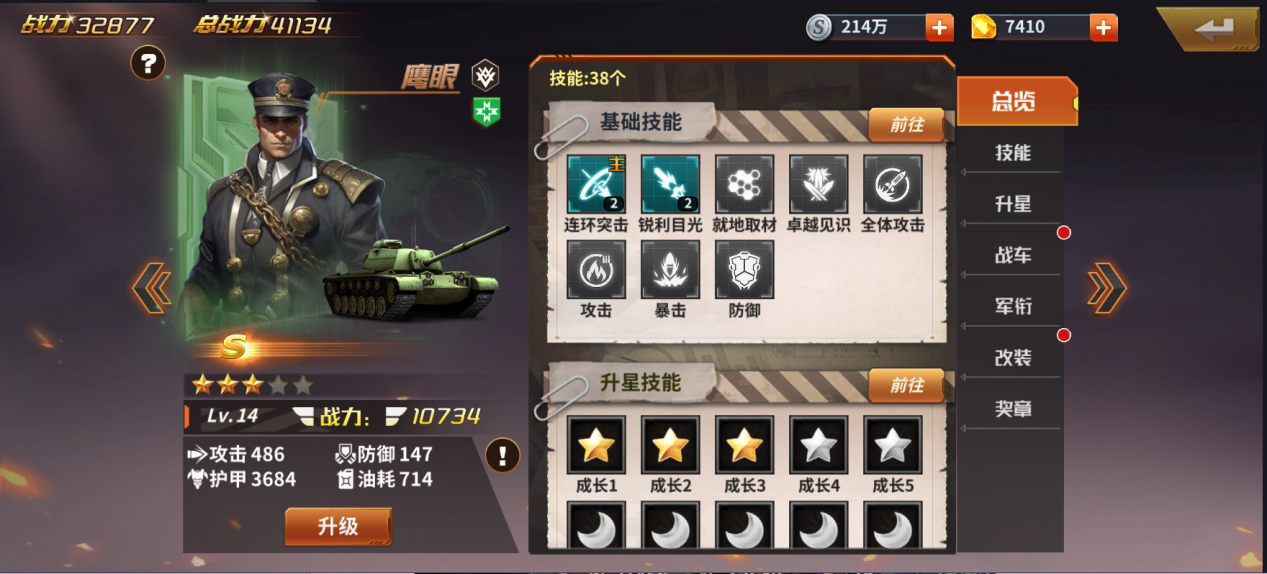
Task: Open the question mark help icon
Action: pos(148,64)
